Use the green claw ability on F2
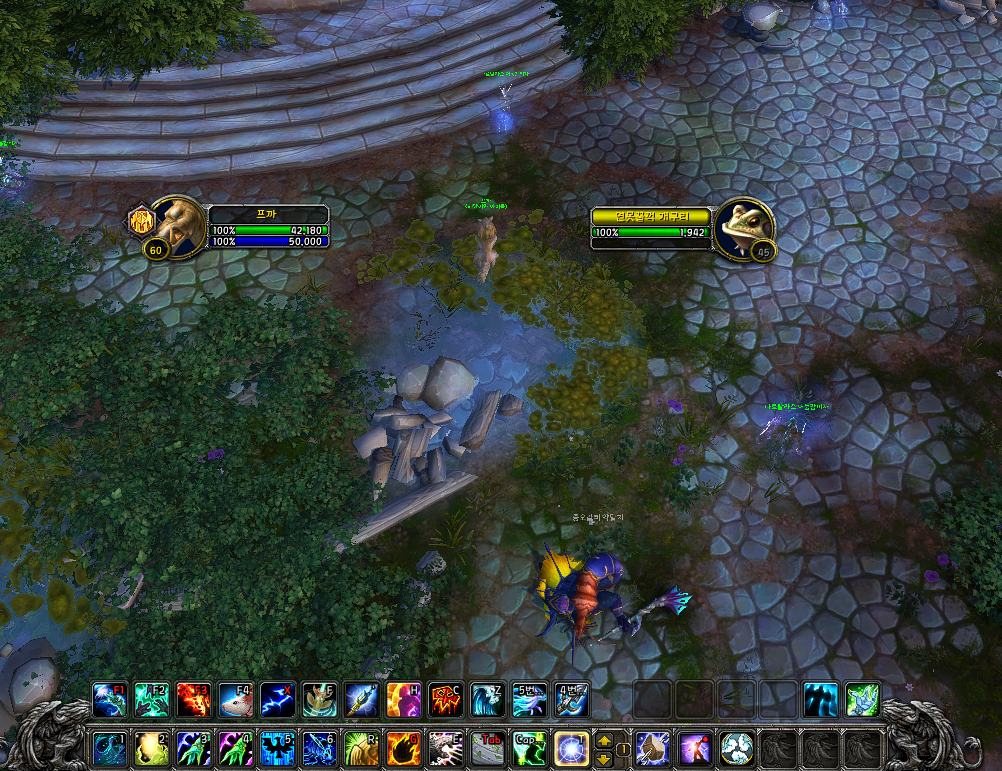 click(x=151, y=699)
